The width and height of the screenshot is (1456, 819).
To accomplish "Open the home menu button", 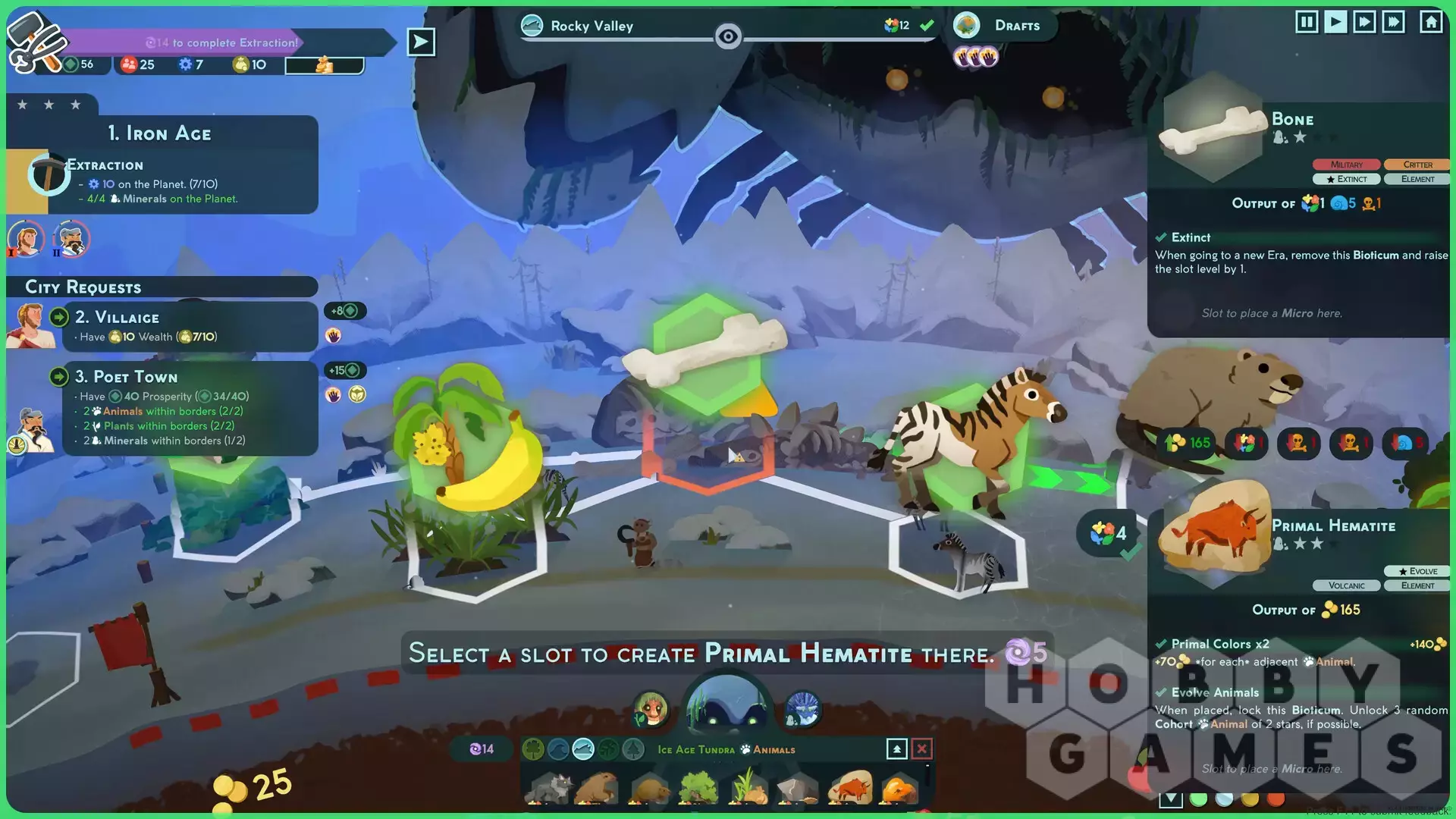I will [x=1431, y=22].
